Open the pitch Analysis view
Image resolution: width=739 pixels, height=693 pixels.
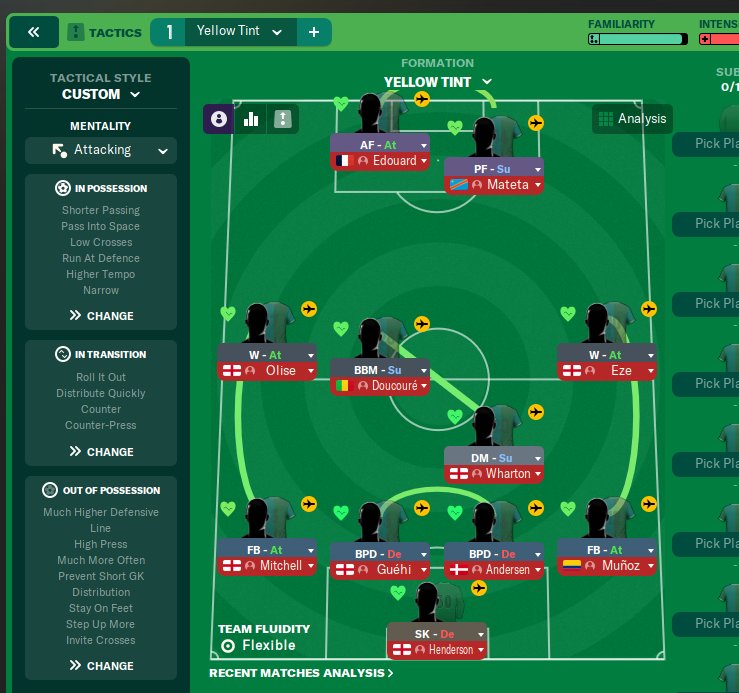point(631,119)
